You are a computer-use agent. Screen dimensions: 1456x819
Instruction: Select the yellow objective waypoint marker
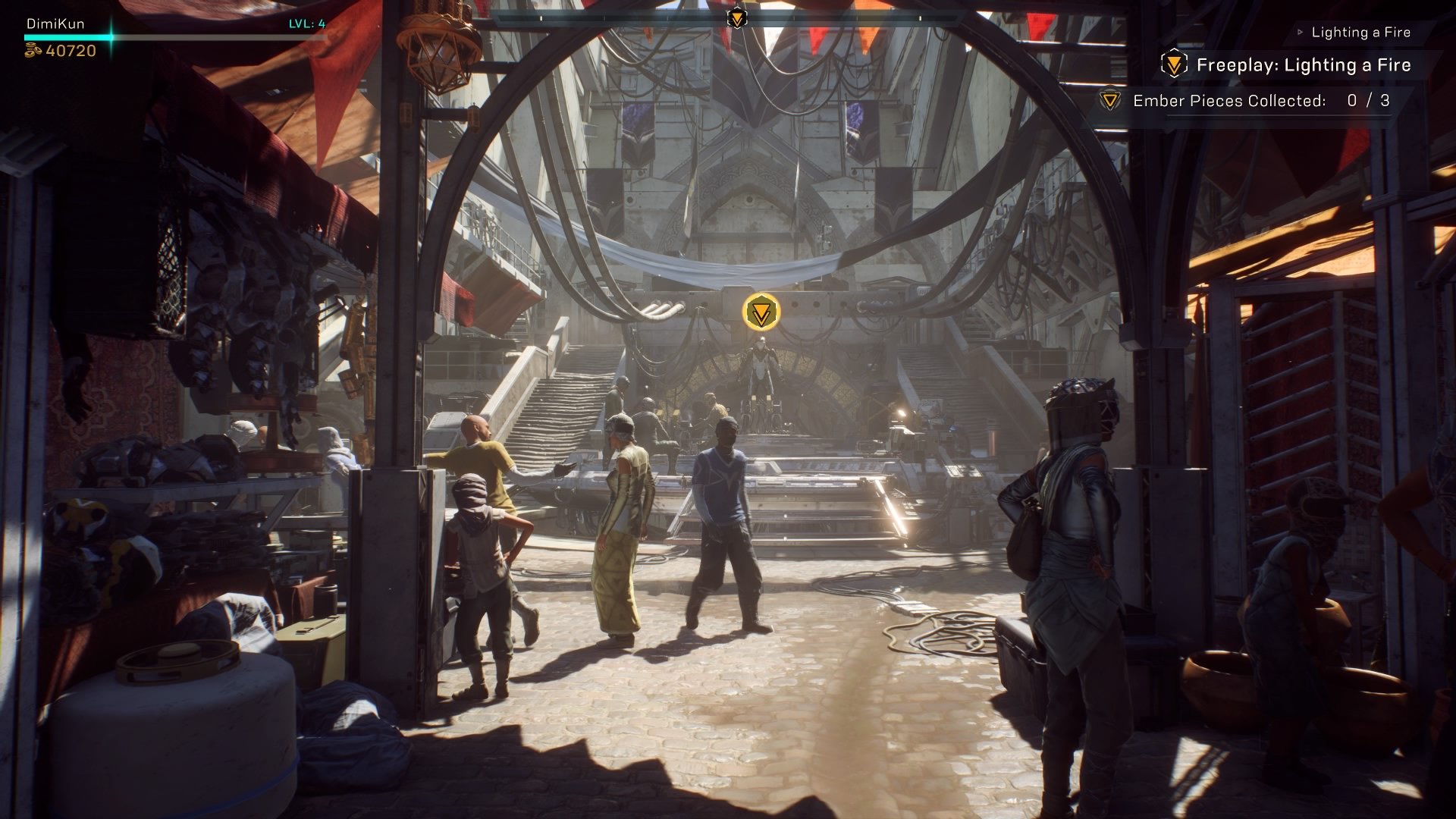pos(761,312)
